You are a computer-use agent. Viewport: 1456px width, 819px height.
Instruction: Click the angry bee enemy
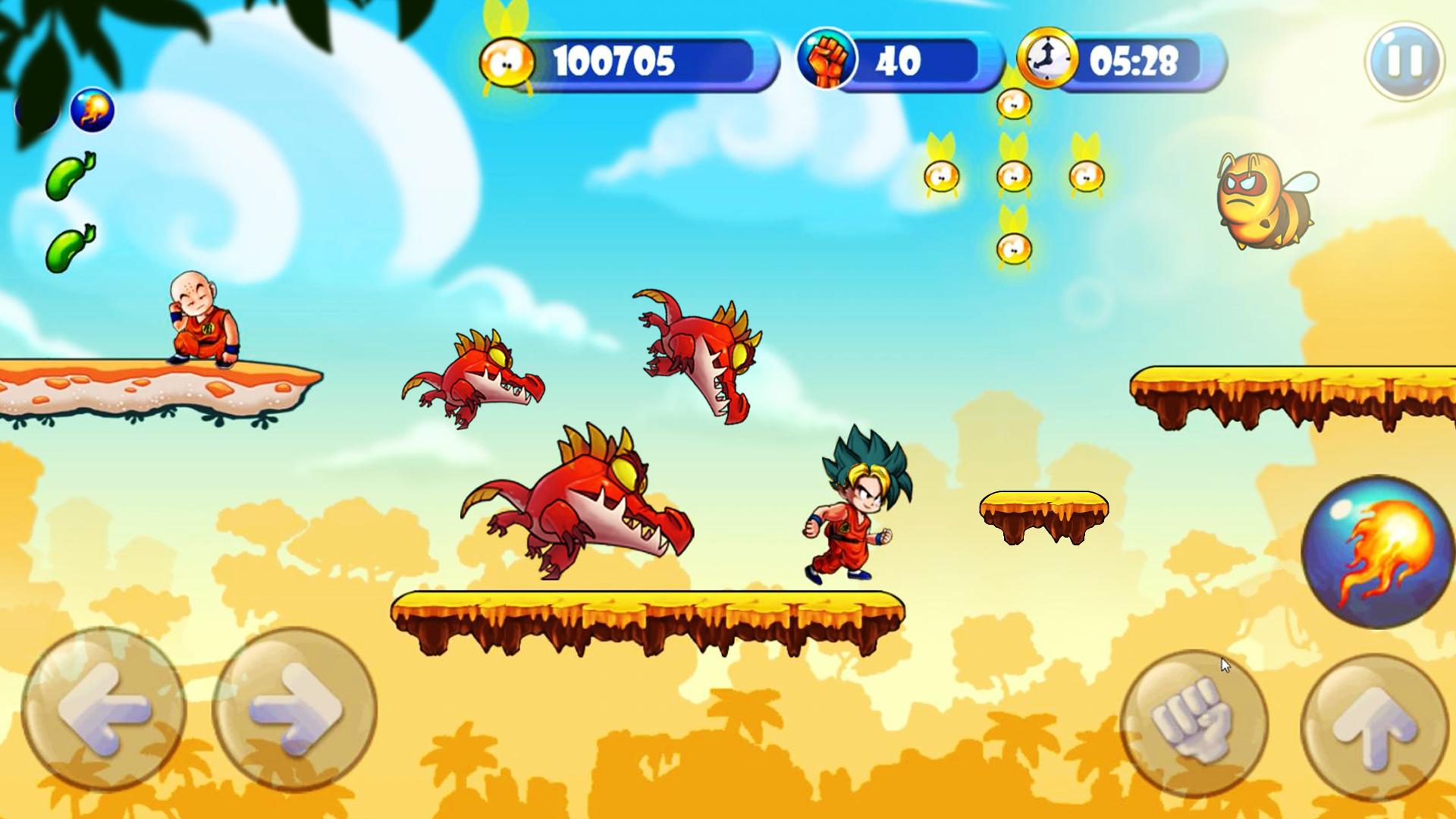[x=1263, y=199]
